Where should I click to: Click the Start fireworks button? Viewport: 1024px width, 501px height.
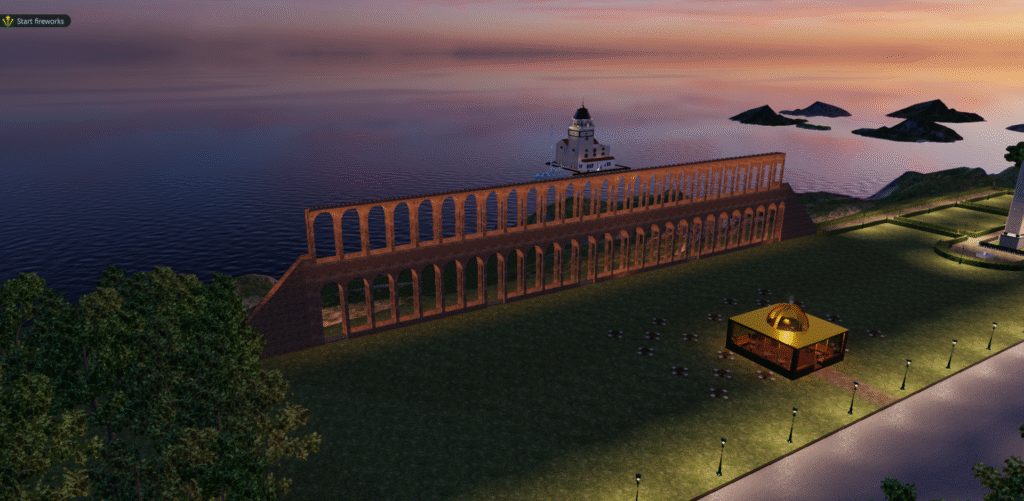(36, 20)
